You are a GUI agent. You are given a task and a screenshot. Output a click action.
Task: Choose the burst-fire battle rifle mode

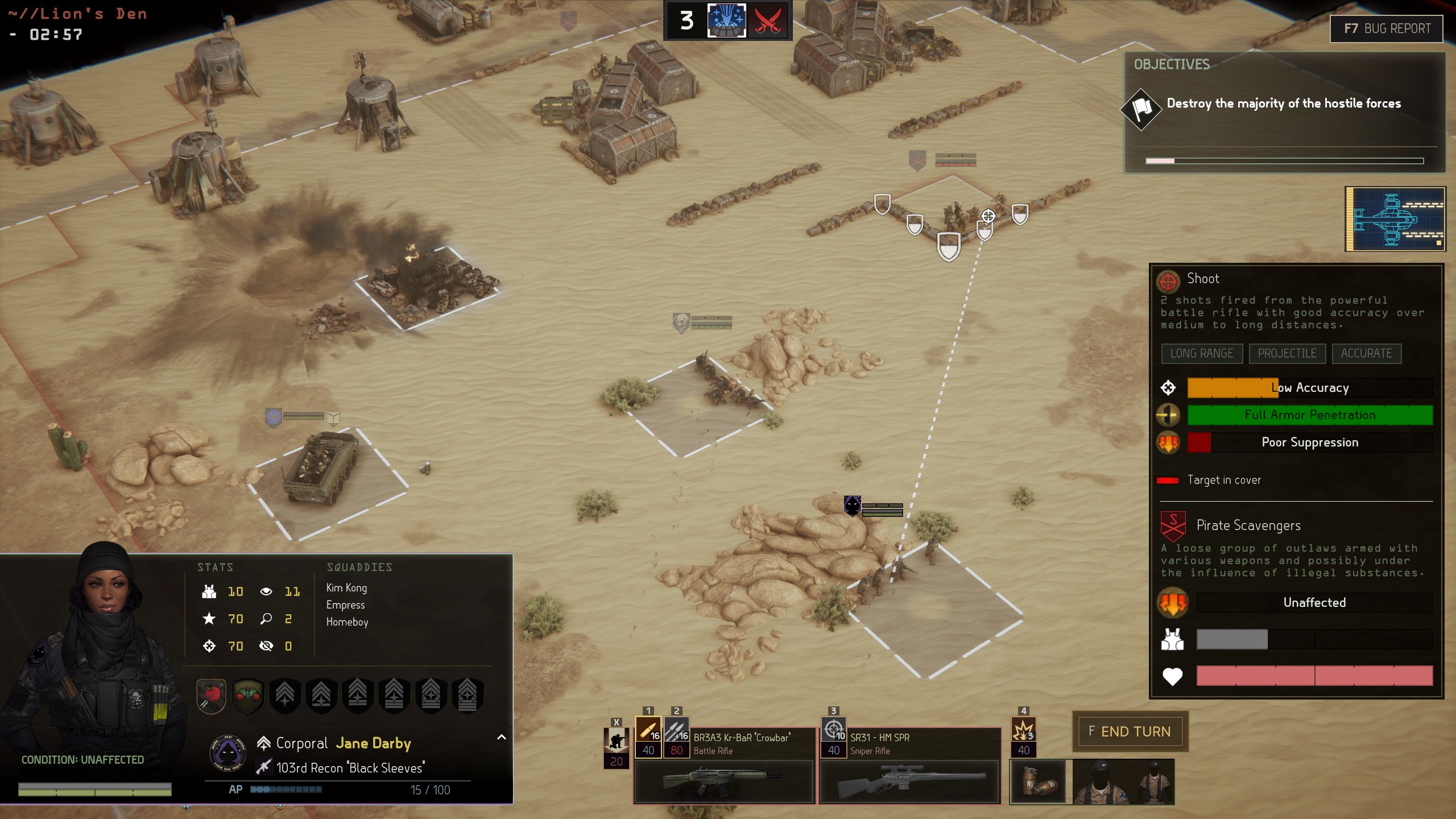(x=676, y=730)
